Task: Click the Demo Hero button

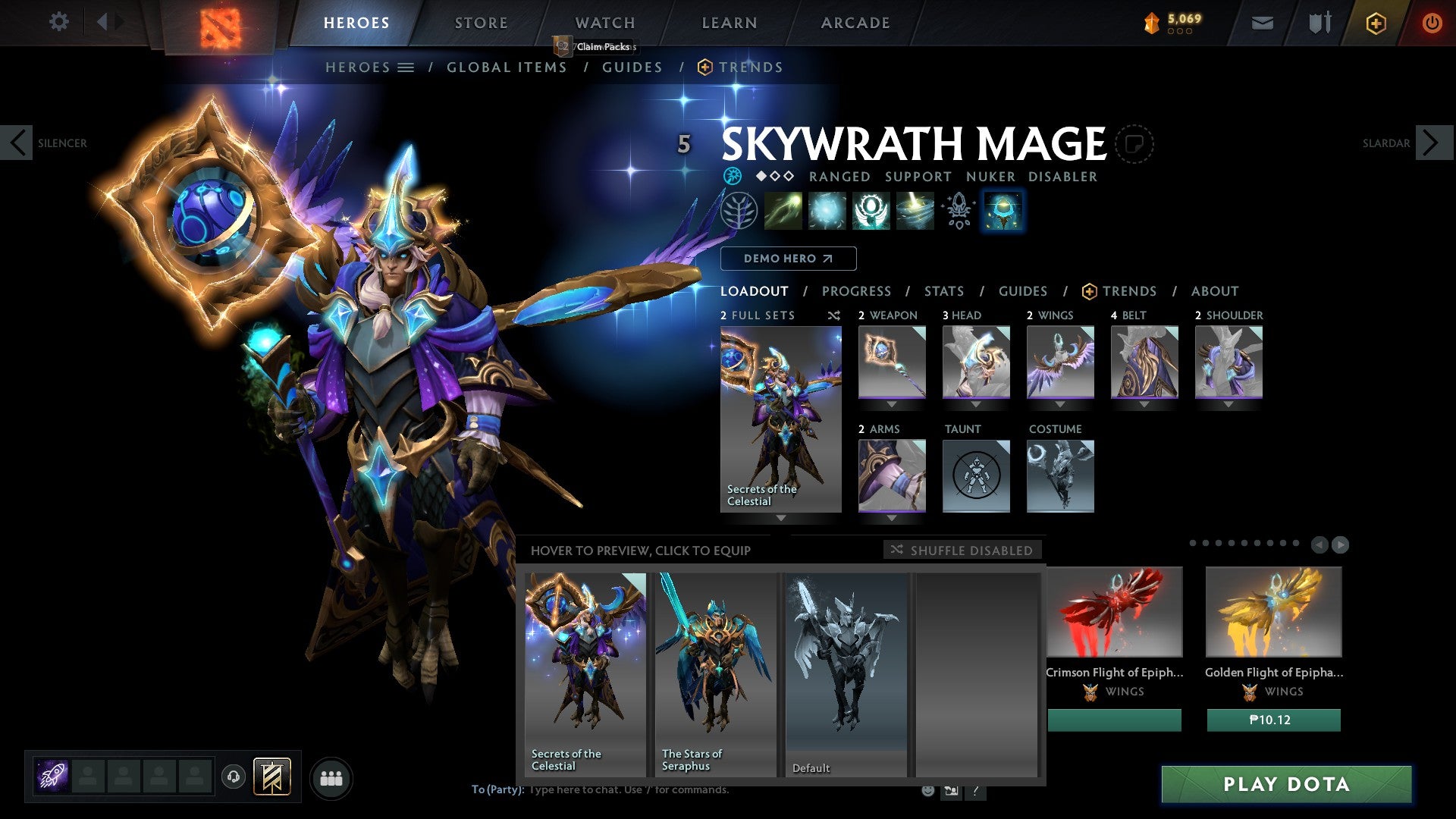Action: coord(788,258)
